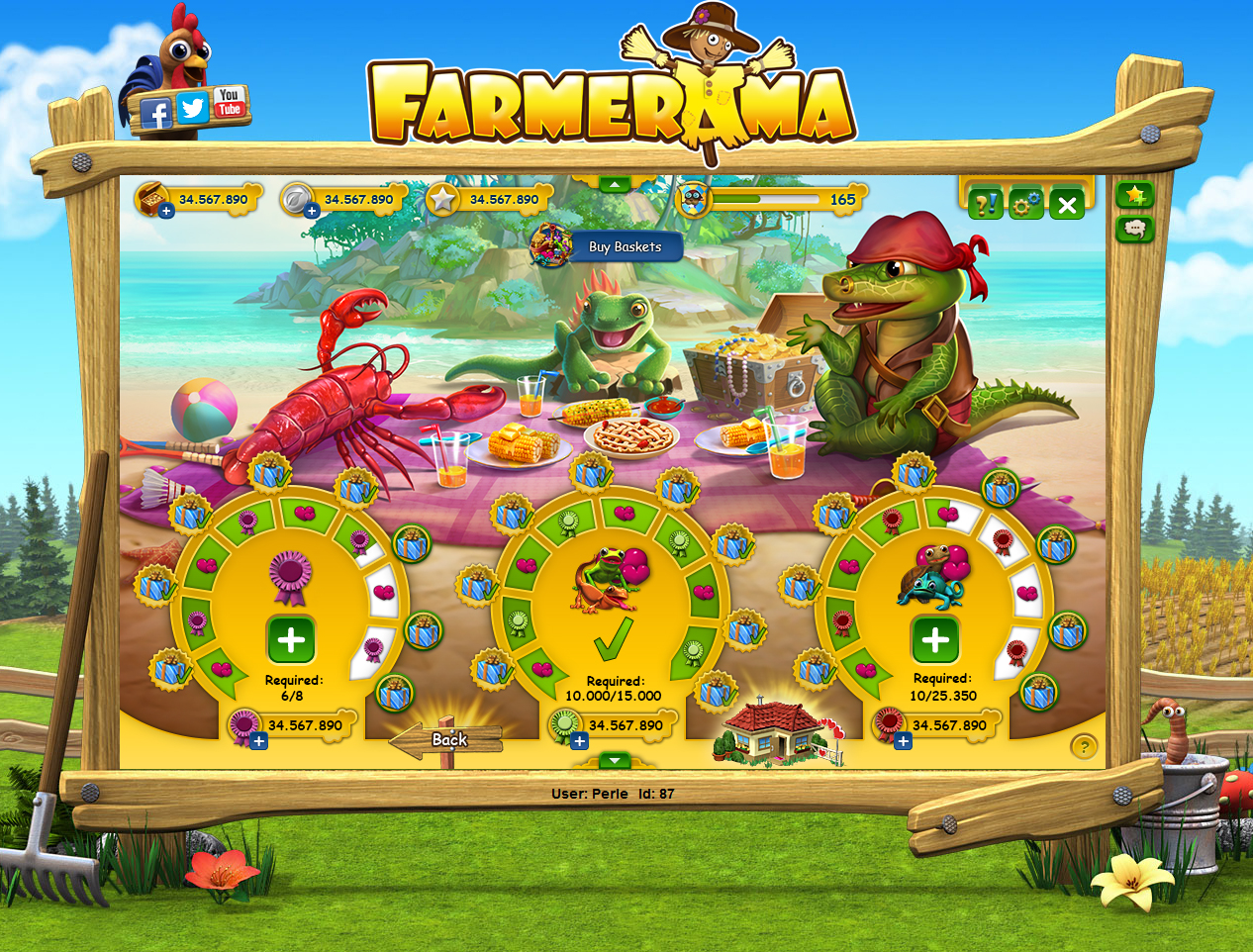Add purple rosettes with the plus icon
This screenshot has height=952, width=1253.
(258, 741)
